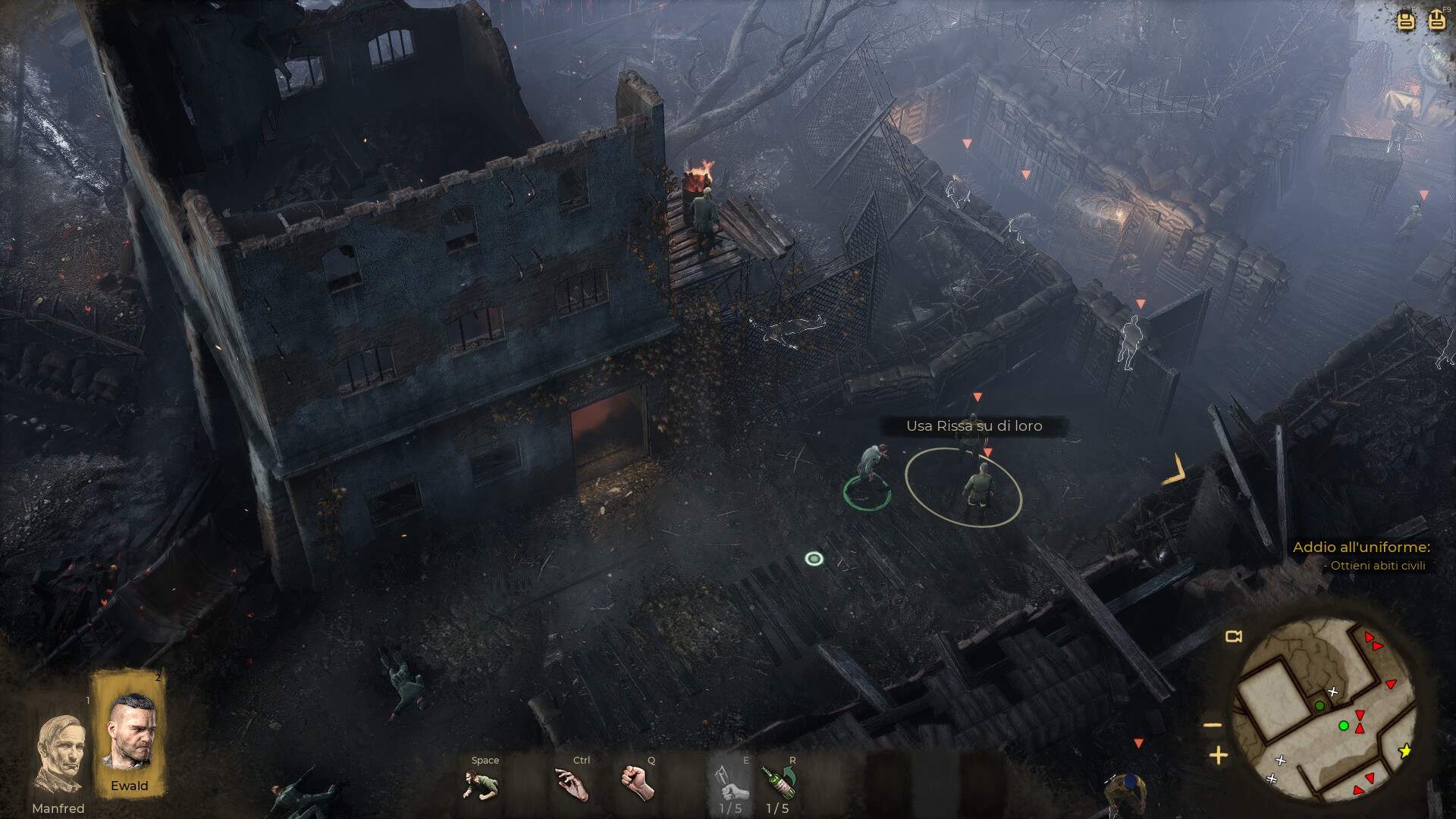Zoom out the minimap with minus button
Image resolution: width=1456 pixels, height=819 pixels.
1213,725
